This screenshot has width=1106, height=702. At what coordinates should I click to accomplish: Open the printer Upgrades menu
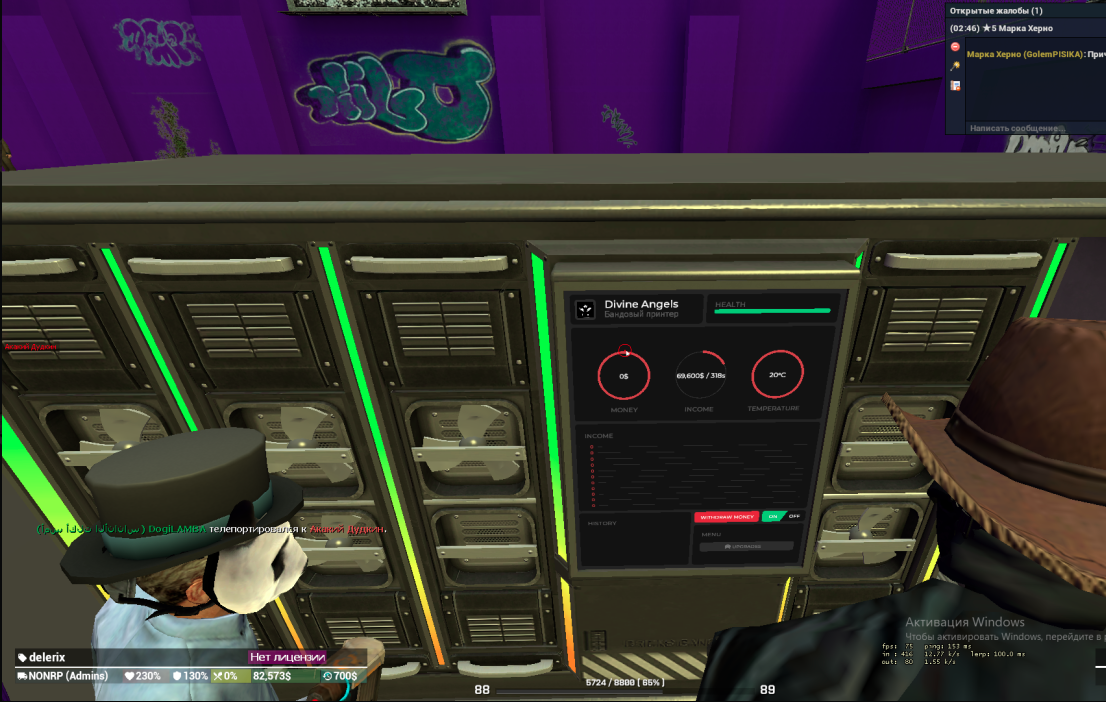[745, 546]
